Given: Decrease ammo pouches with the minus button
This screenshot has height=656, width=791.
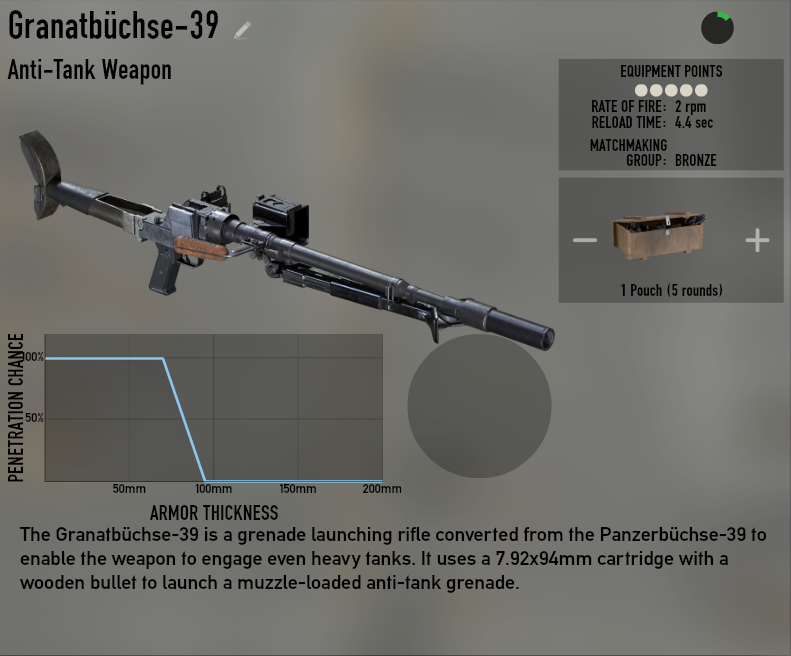Looking at the screenshot, I should point(584,240).
